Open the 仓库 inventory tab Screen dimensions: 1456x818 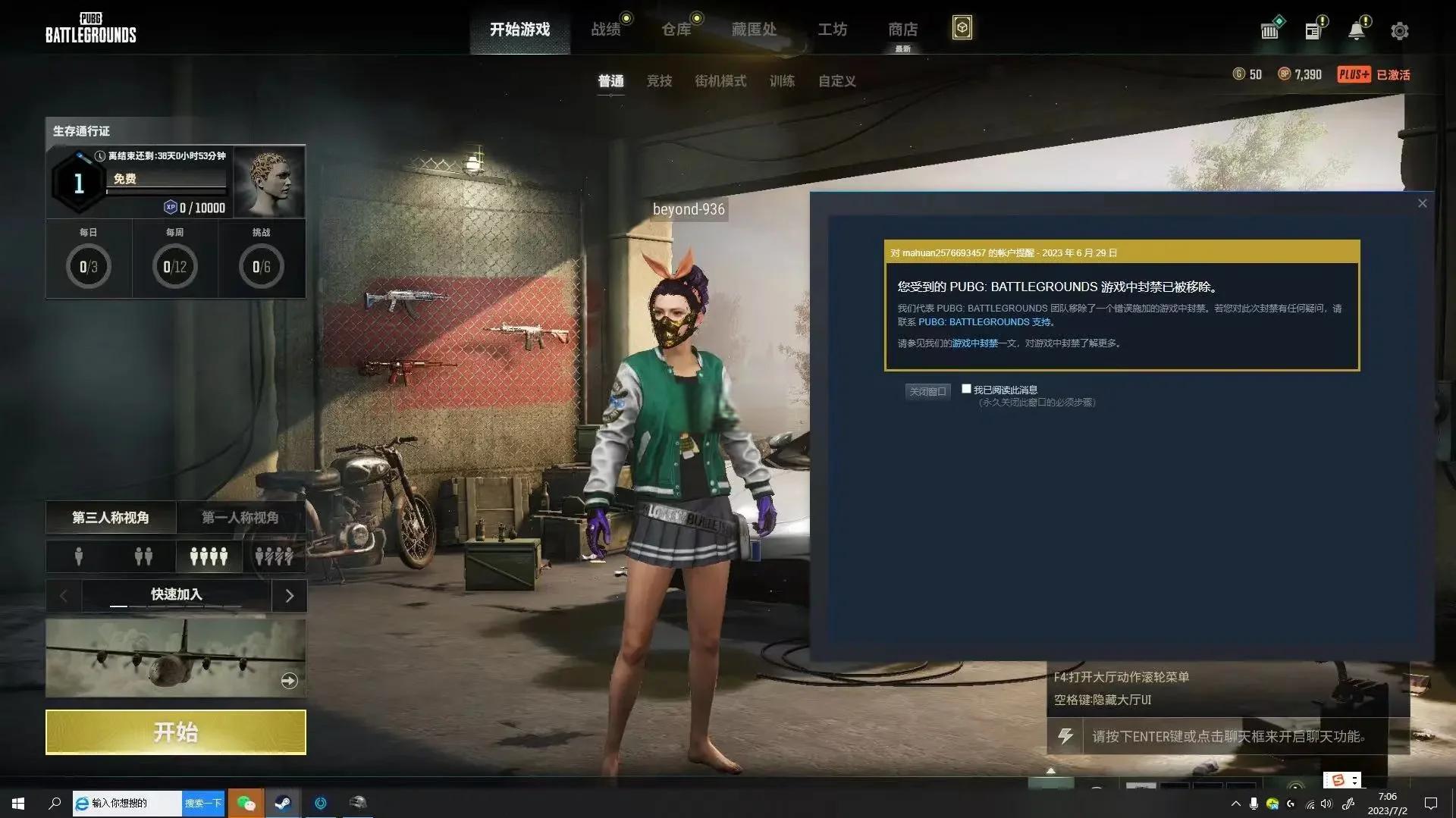pyautogui.click(x=676, y=30)
